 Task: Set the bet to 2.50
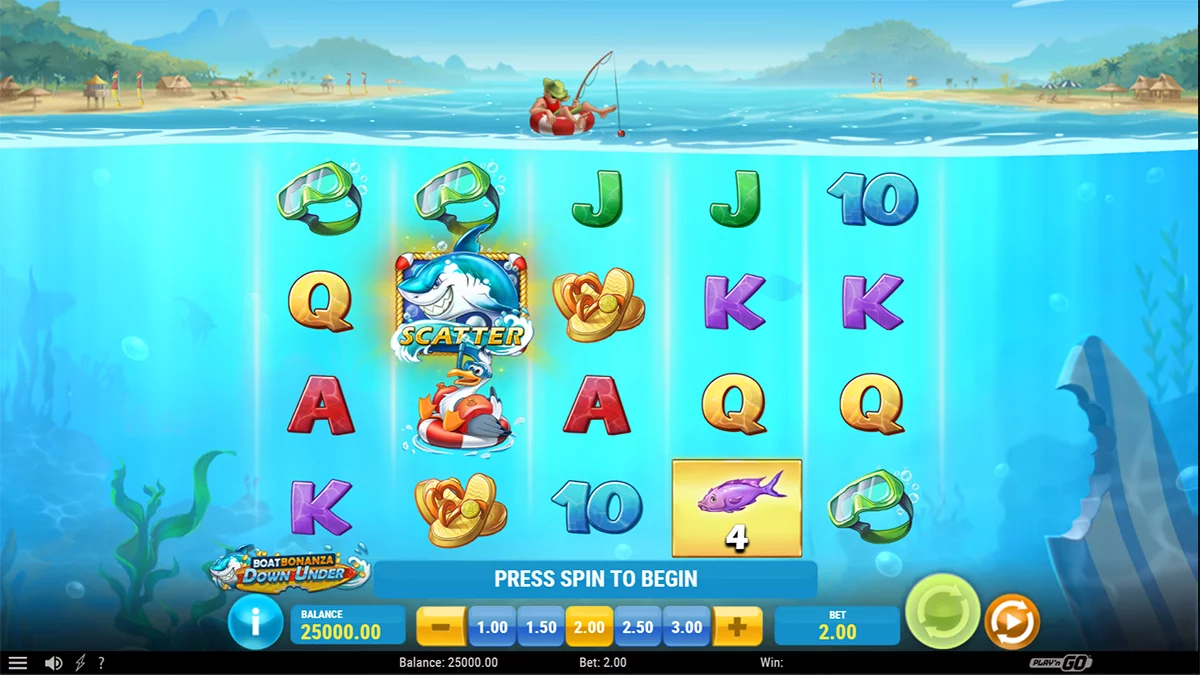click(638, 627)
